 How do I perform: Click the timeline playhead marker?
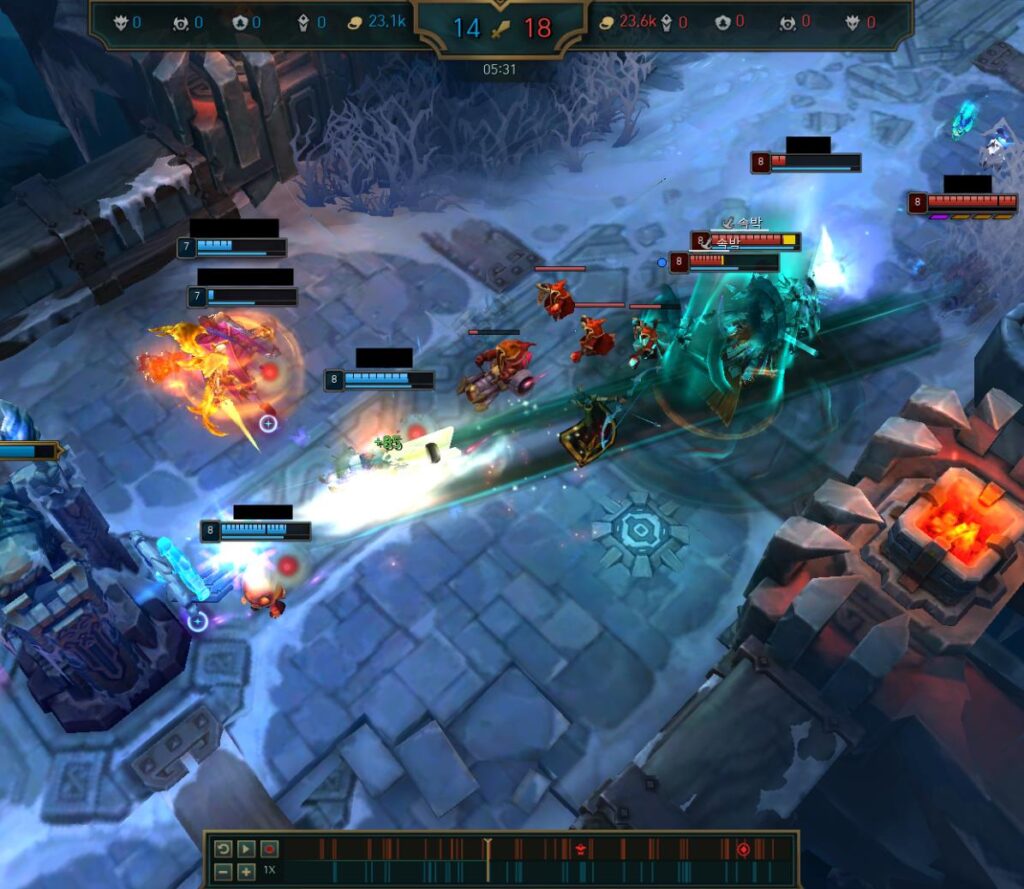[x=487, y=850]
